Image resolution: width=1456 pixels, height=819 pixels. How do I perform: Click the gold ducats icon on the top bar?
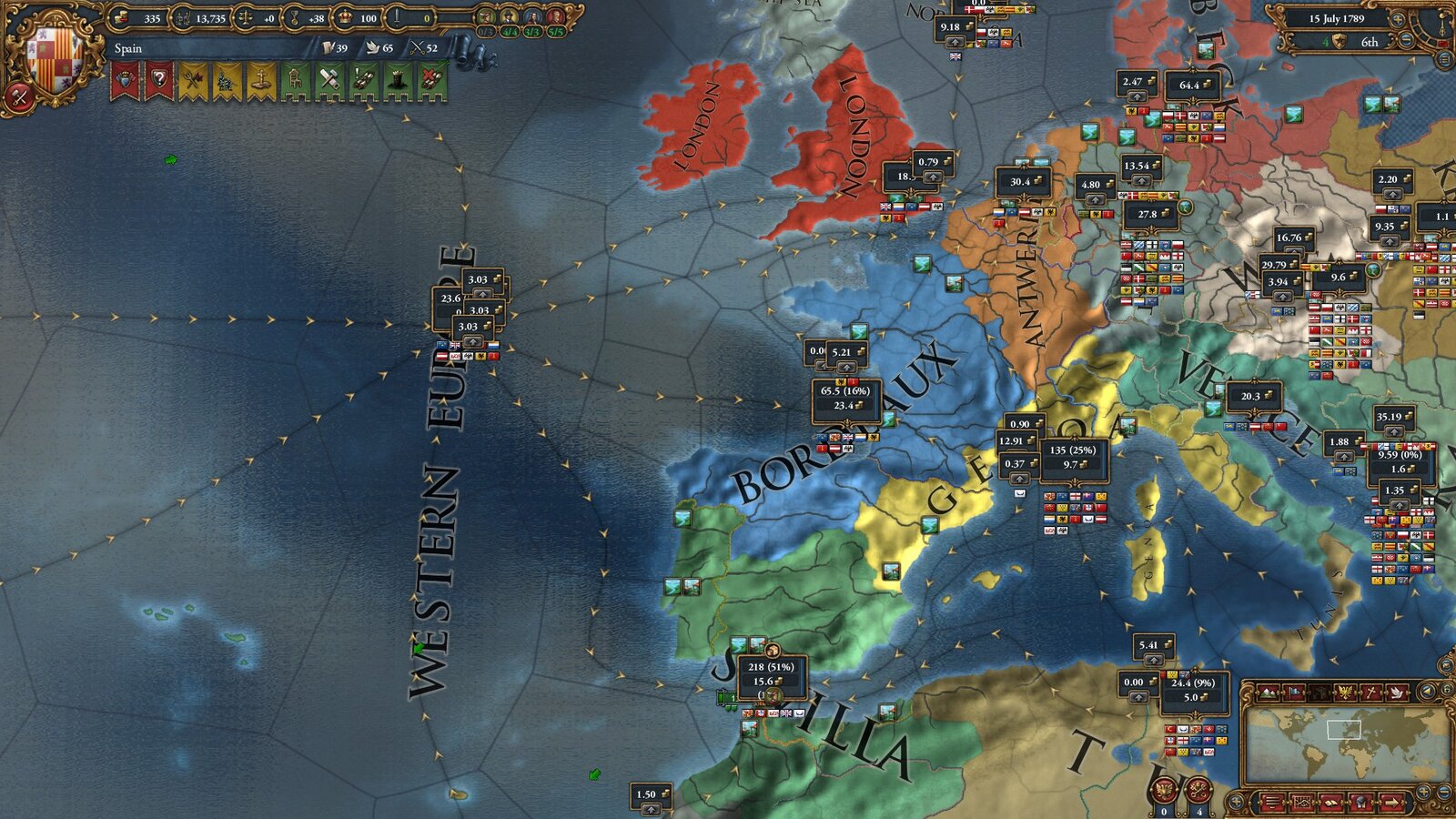pyautogui.click(x=121, y=17)
